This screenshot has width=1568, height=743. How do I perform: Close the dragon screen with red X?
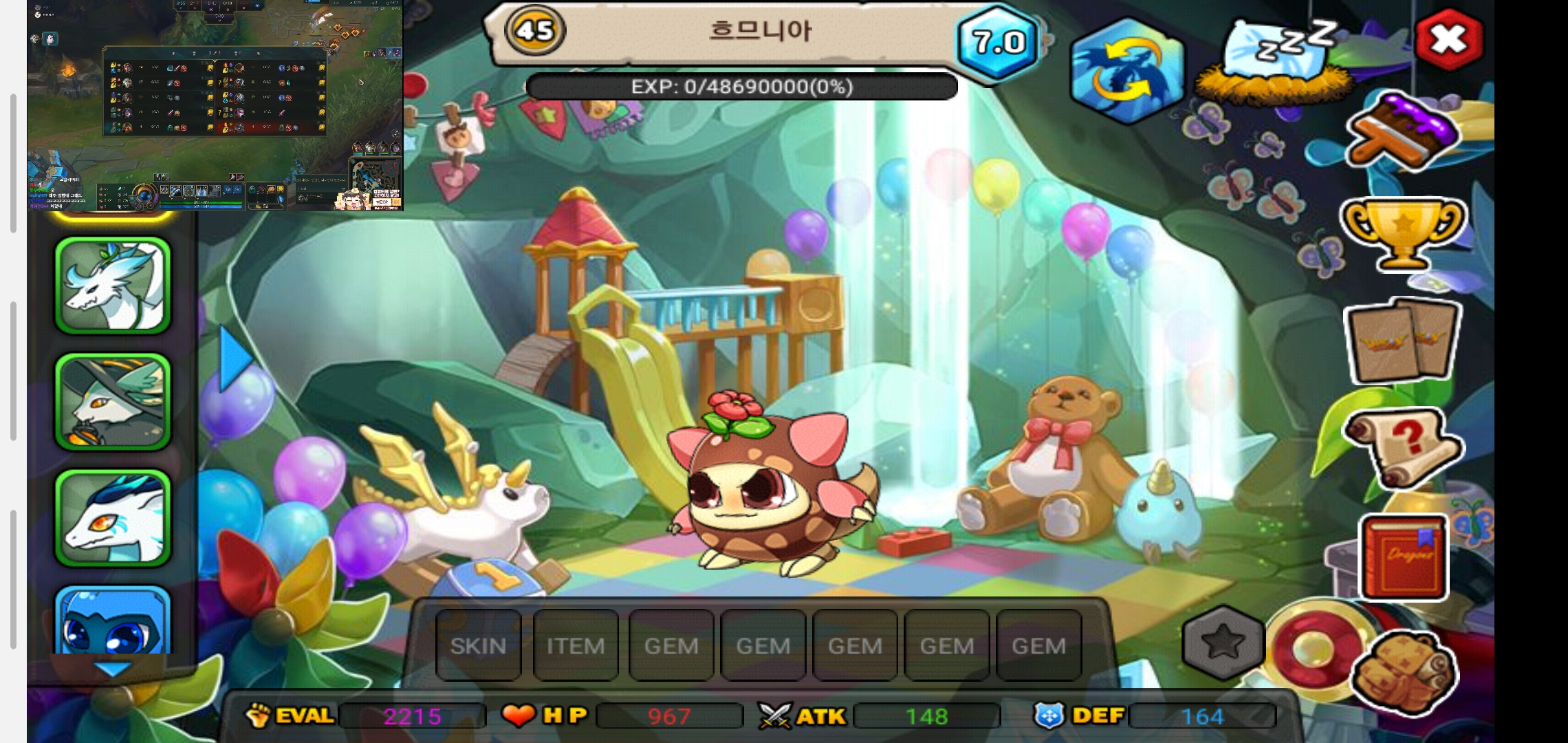pyautogui.click(x=1449, y=40)
